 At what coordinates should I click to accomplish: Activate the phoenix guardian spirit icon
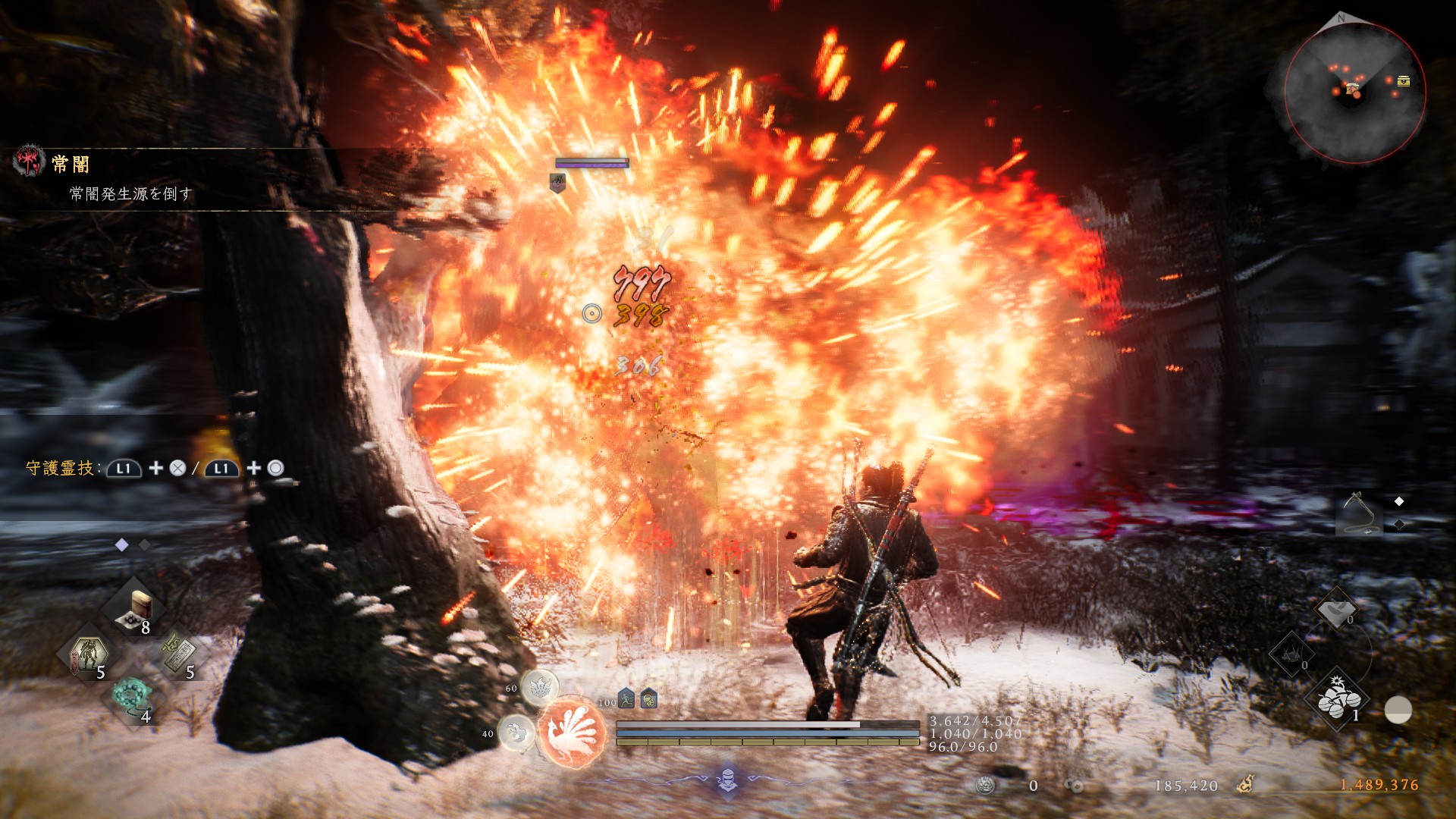pyautogui.click(x=573, y=733)
